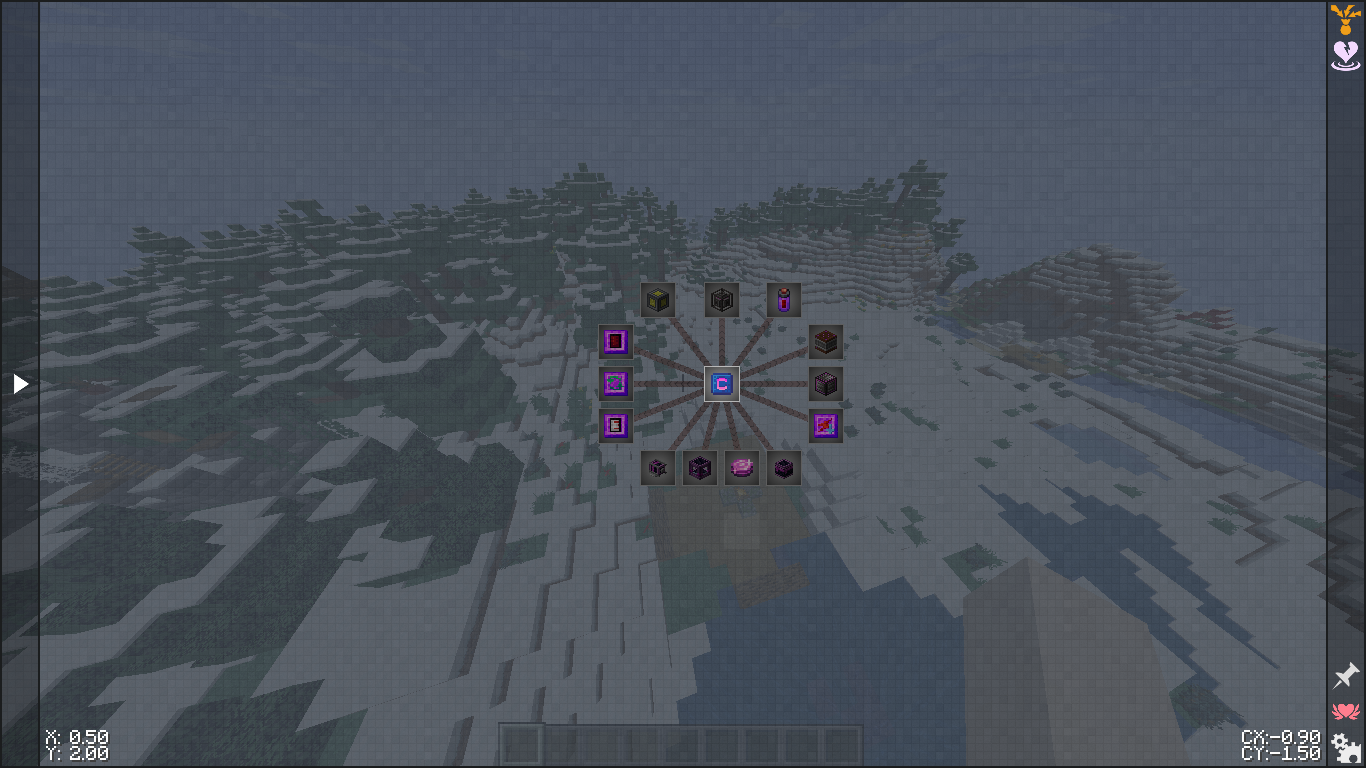Select the central highlighted C quest node
The image size is (1366, 768).
[721, 383]
